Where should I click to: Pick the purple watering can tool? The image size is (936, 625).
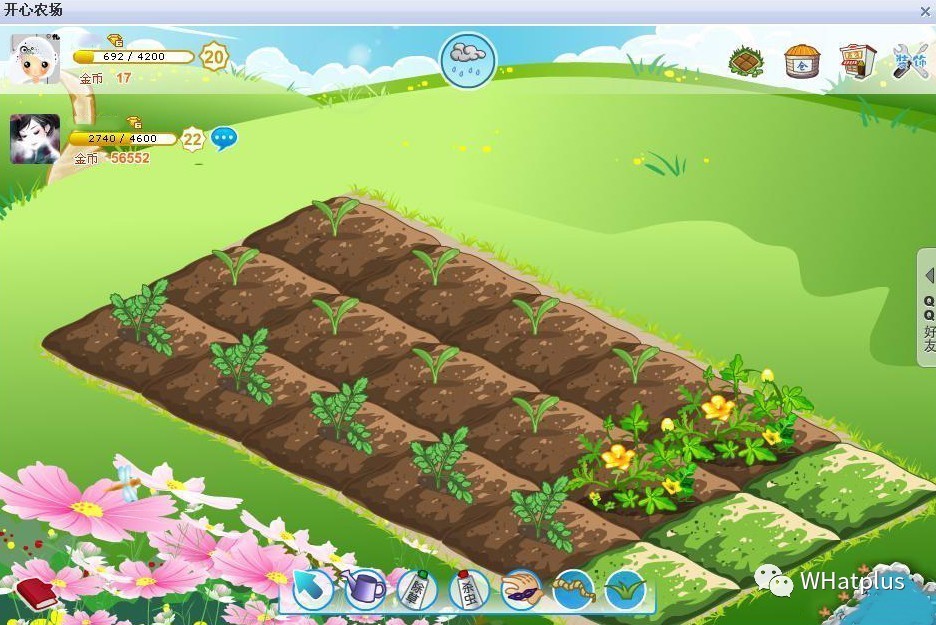tap(366, 589)
